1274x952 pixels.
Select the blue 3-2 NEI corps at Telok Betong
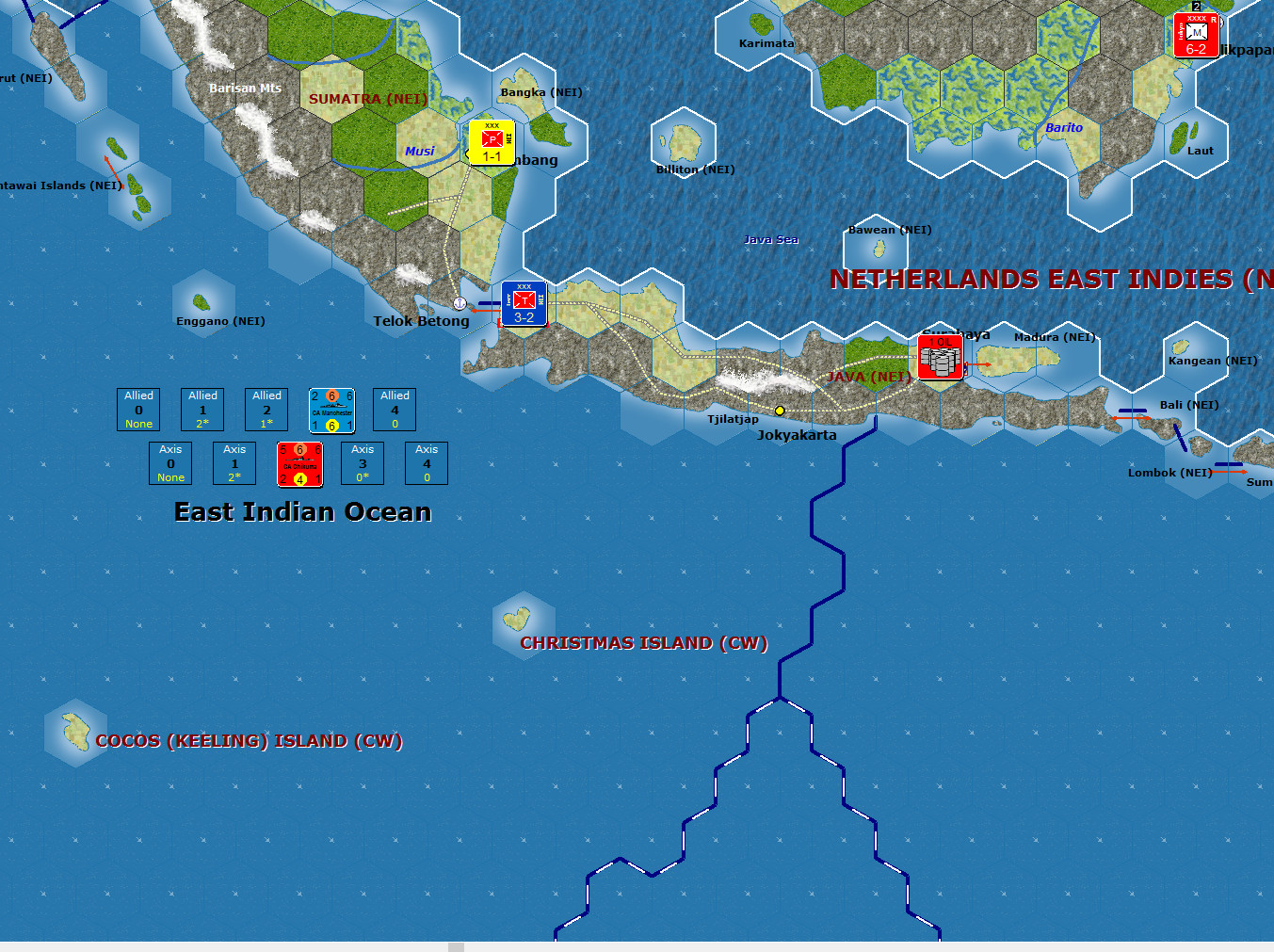point(523,303)
